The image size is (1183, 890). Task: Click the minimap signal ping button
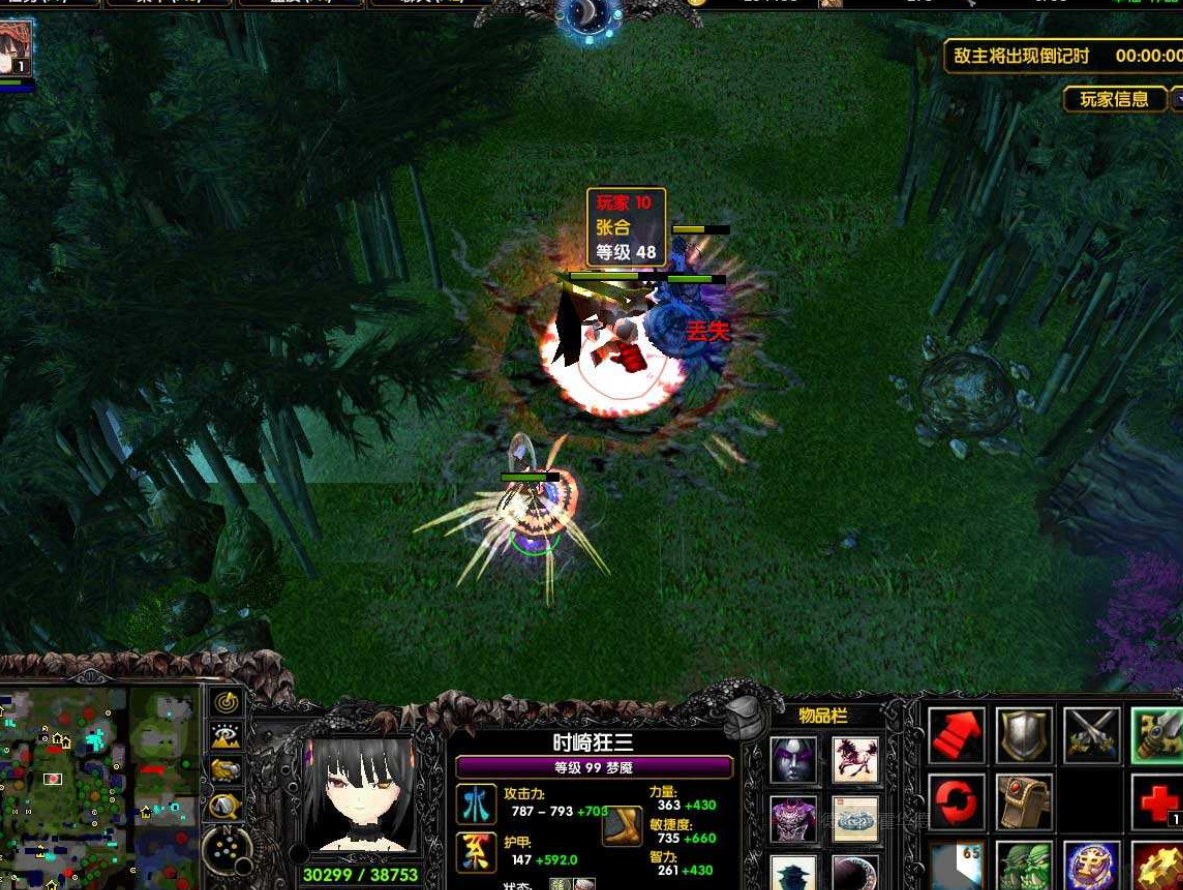227,703
